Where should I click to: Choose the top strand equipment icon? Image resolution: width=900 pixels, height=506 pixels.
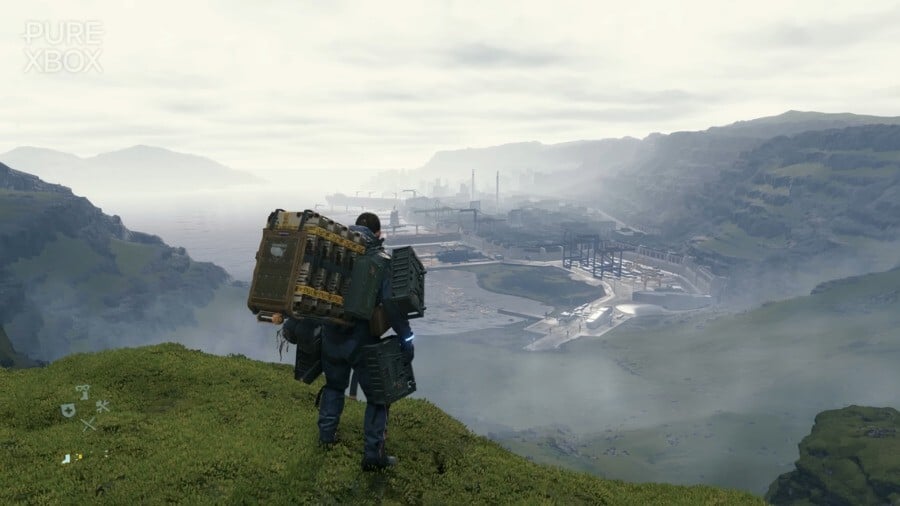tap(83, 392)
